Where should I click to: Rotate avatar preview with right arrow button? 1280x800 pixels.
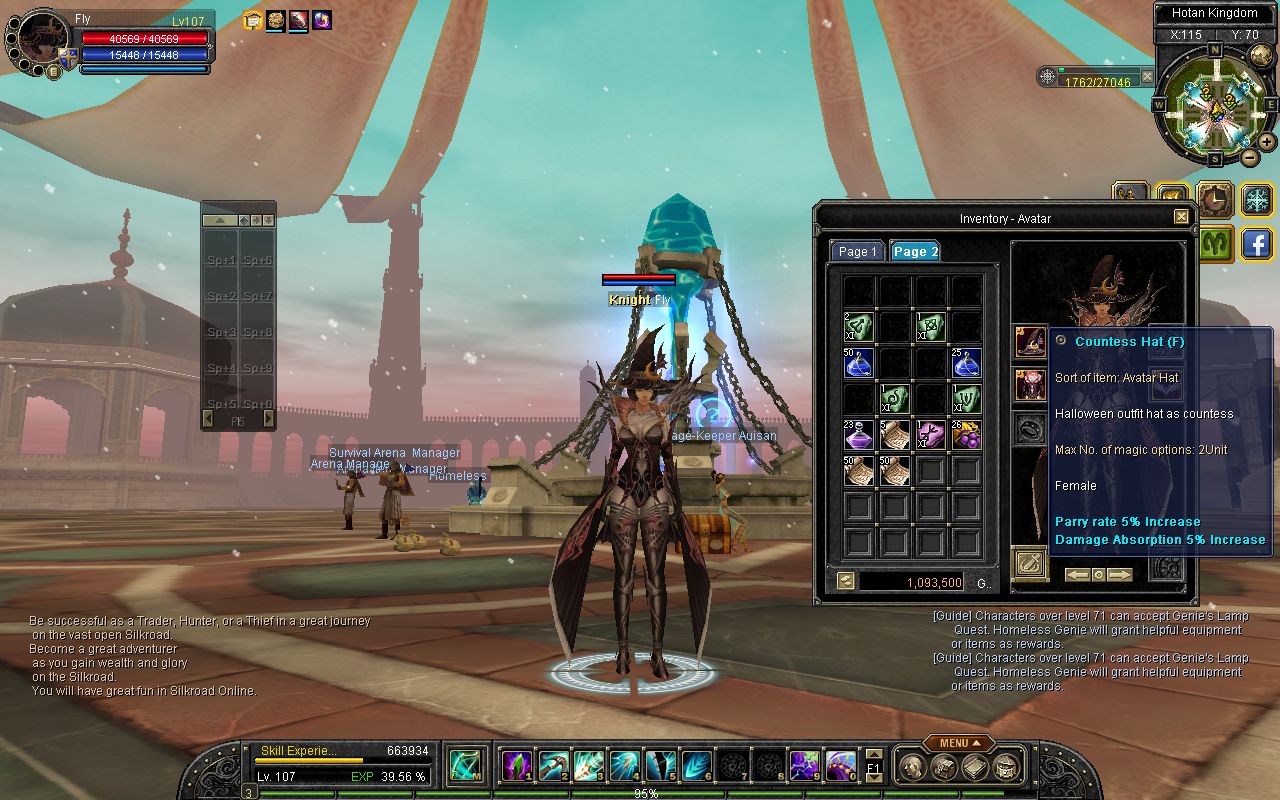tap(1120, 575)
